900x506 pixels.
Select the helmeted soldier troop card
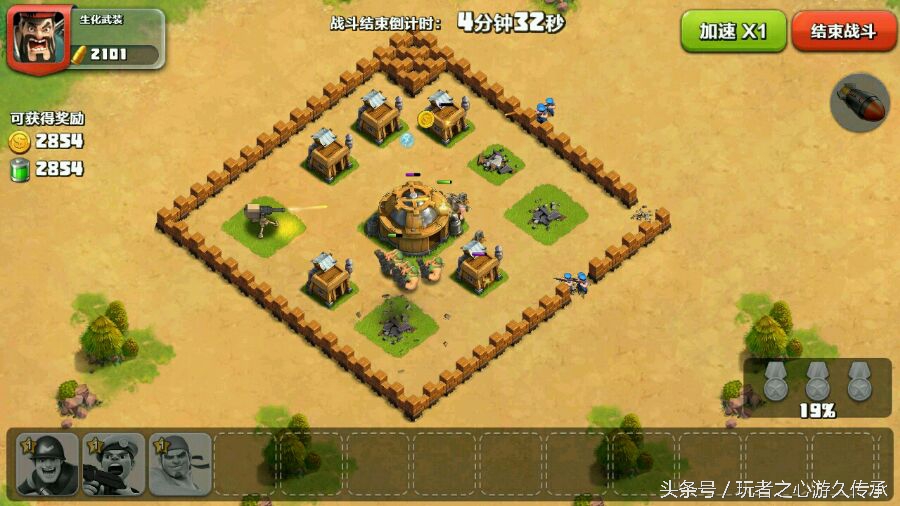click(47, 463)
